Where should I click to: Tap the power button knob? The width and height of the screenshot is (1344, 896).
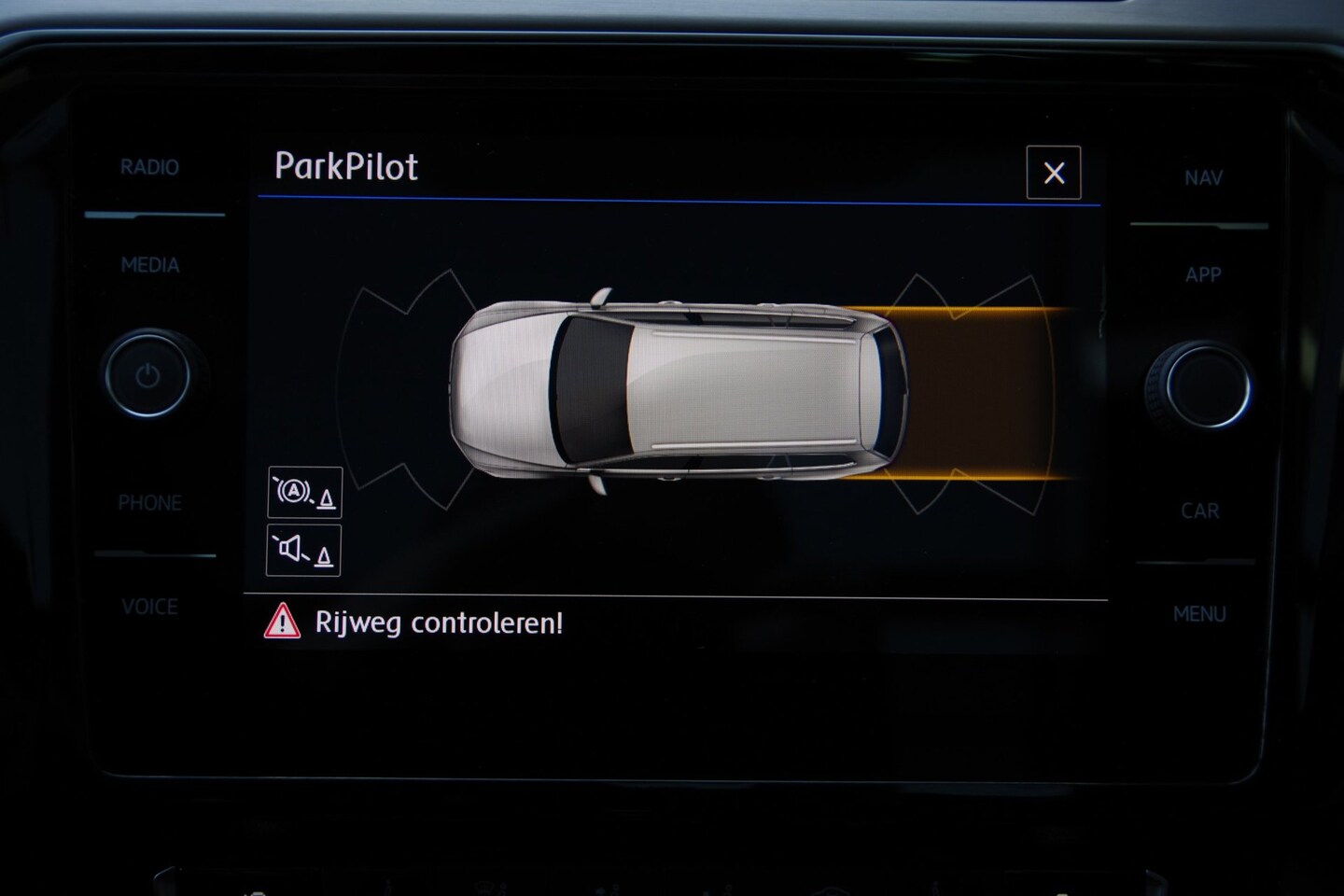147,376
